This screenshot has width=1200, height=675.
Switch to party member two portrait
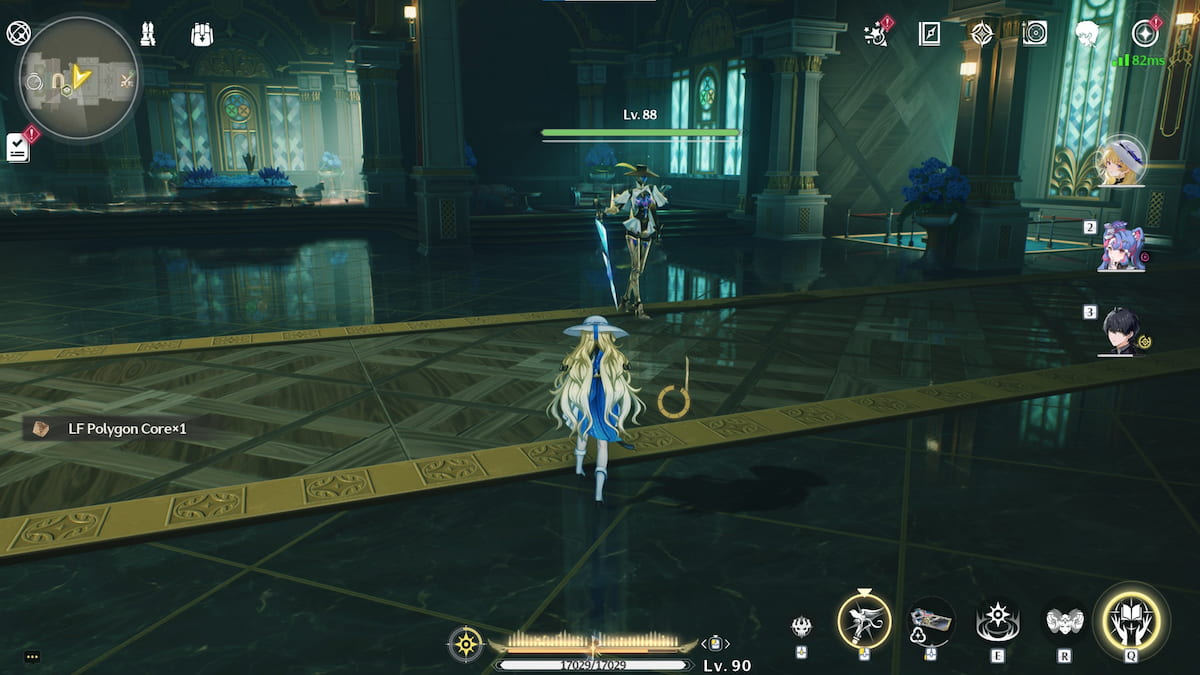(1121, 247)
